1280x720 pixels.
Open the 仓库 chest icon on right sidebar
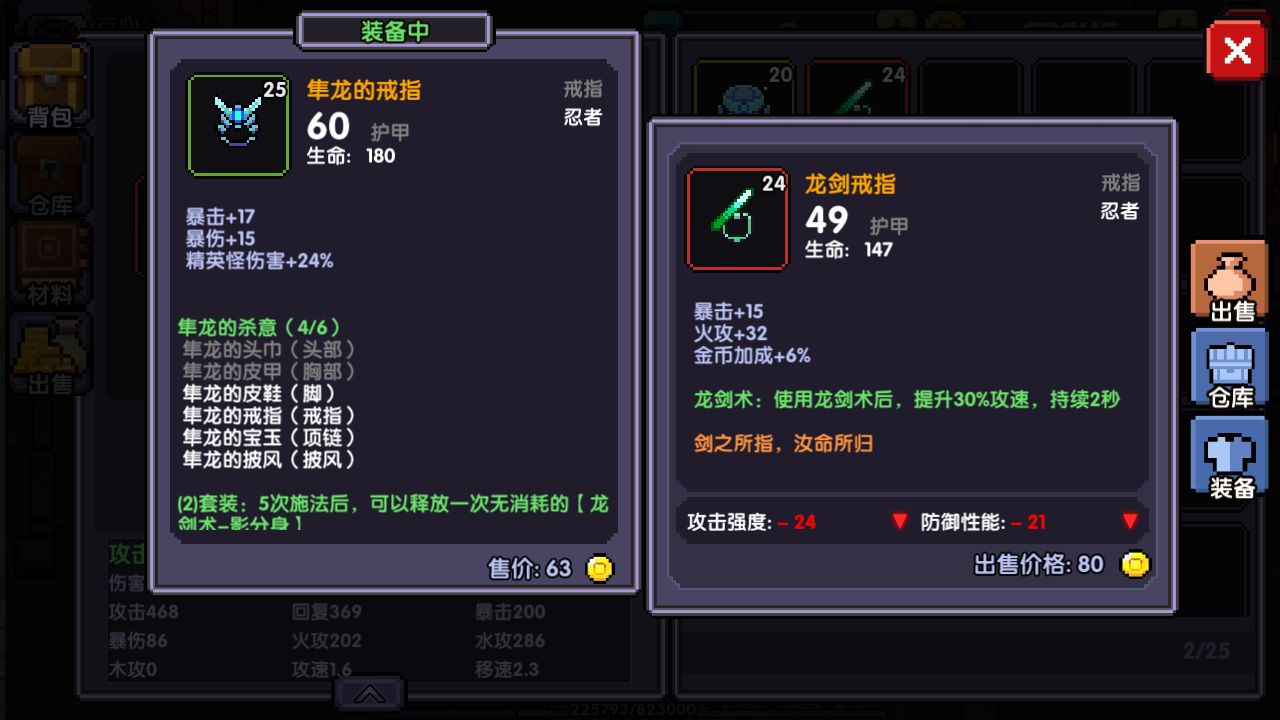point(1229,367)
